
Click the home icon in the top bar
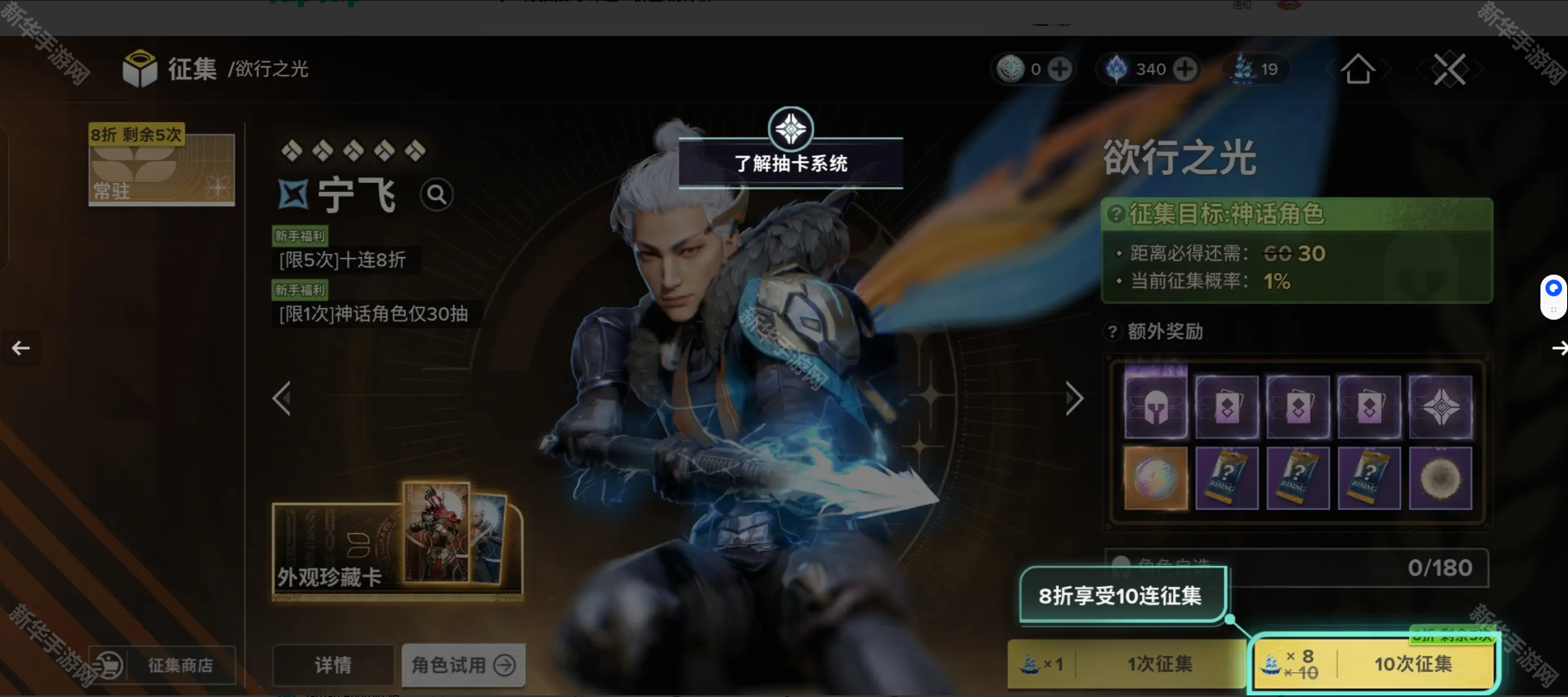click(x=1359, y=69)
